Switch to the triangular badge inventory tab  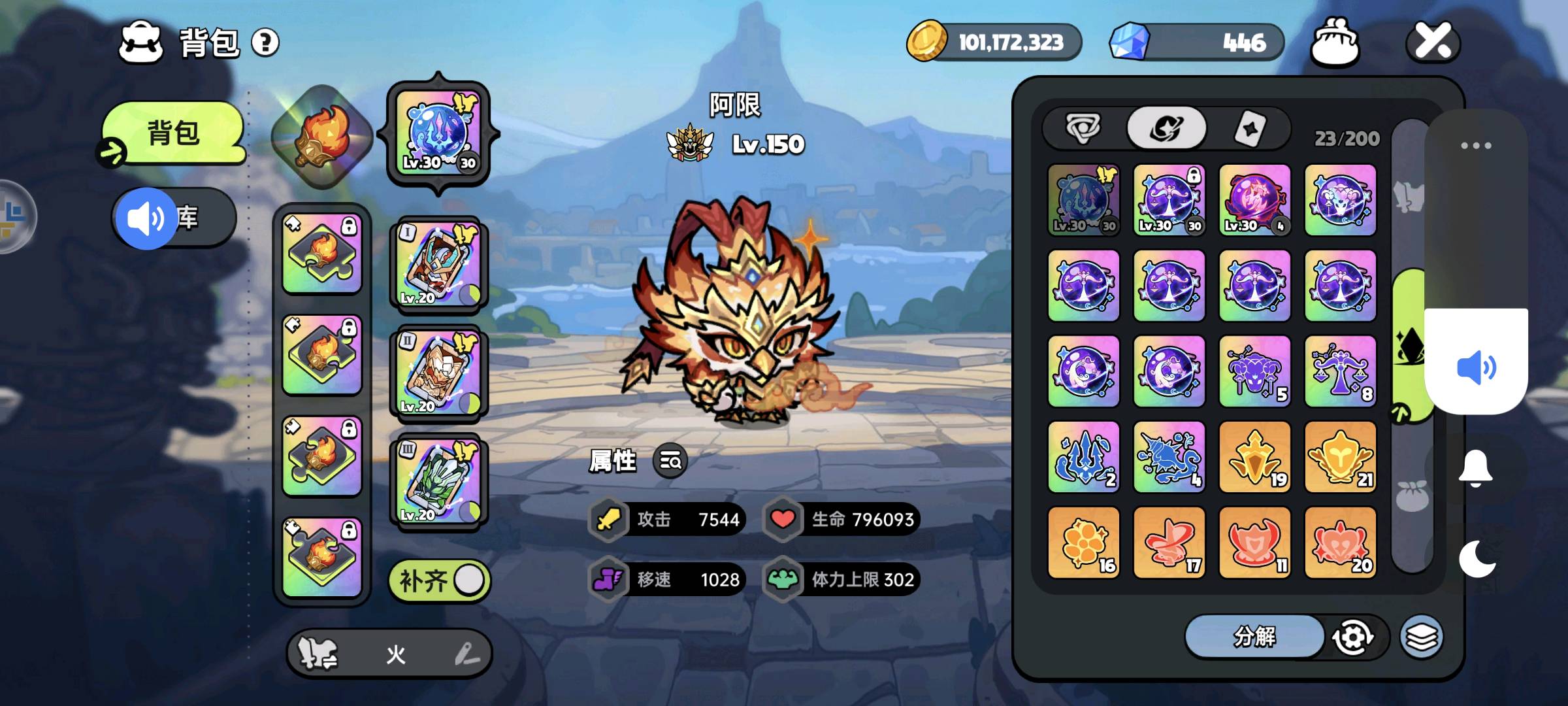[x=1083, y=128]
